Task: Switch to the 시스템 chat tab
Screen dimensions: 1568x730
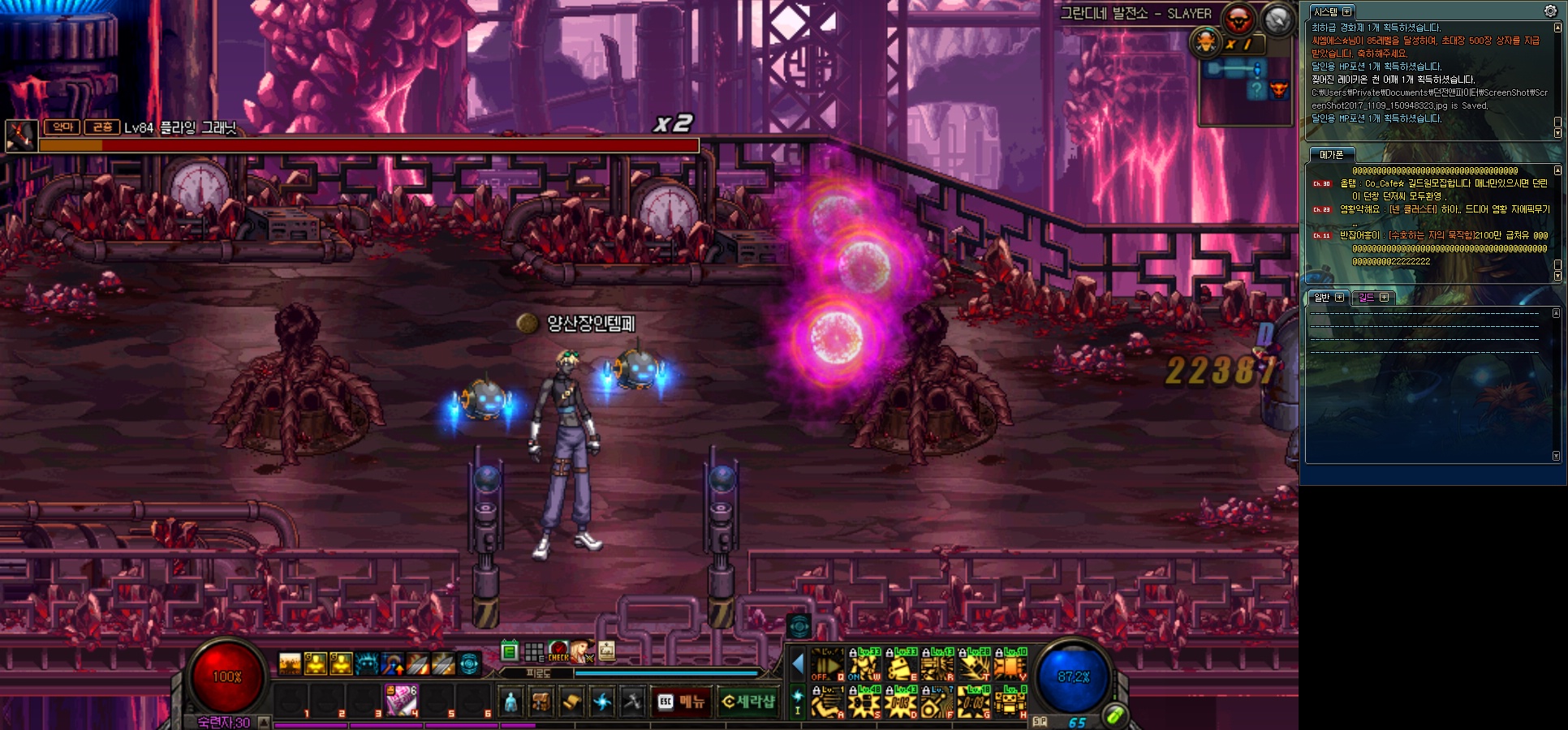Action: 1325,12
